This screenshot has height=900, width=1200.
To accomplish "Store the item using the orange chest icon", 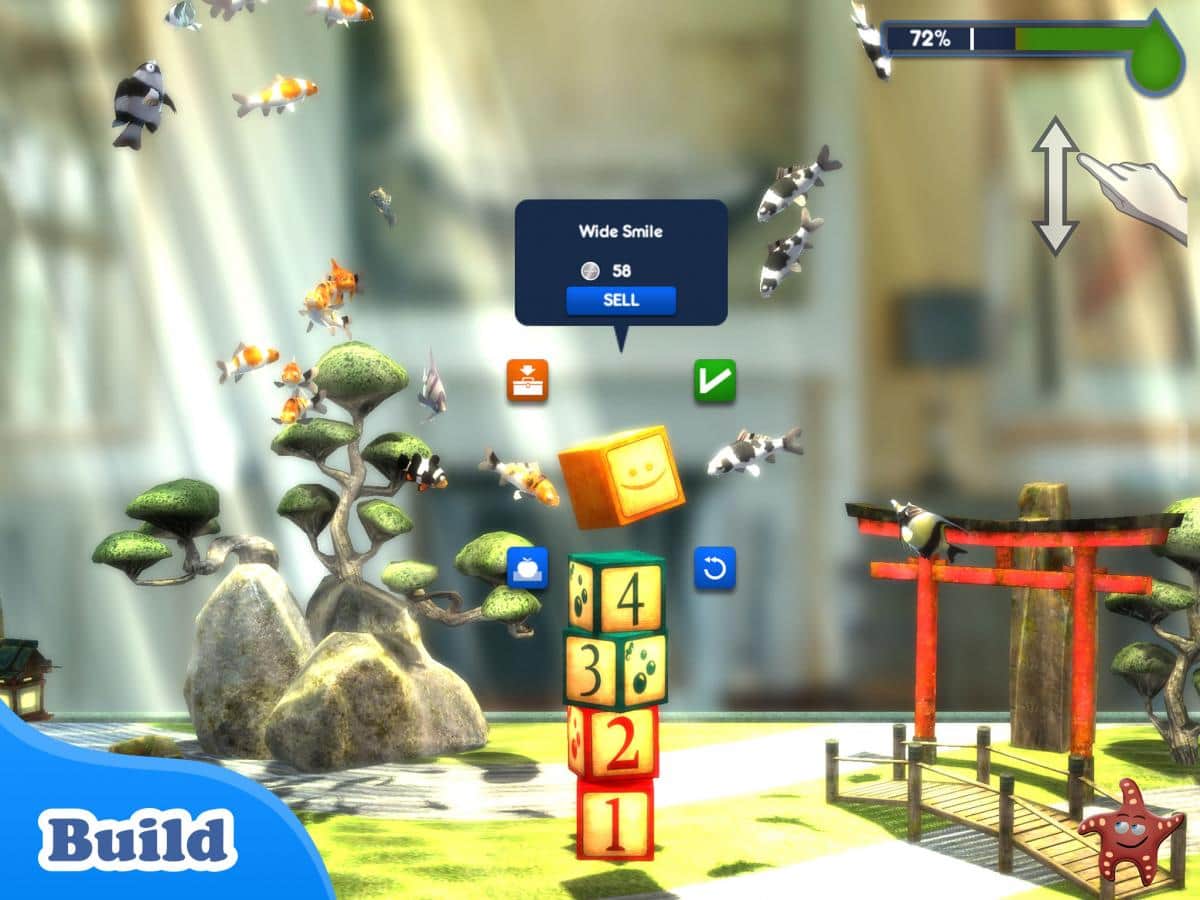I will [527, 380].
